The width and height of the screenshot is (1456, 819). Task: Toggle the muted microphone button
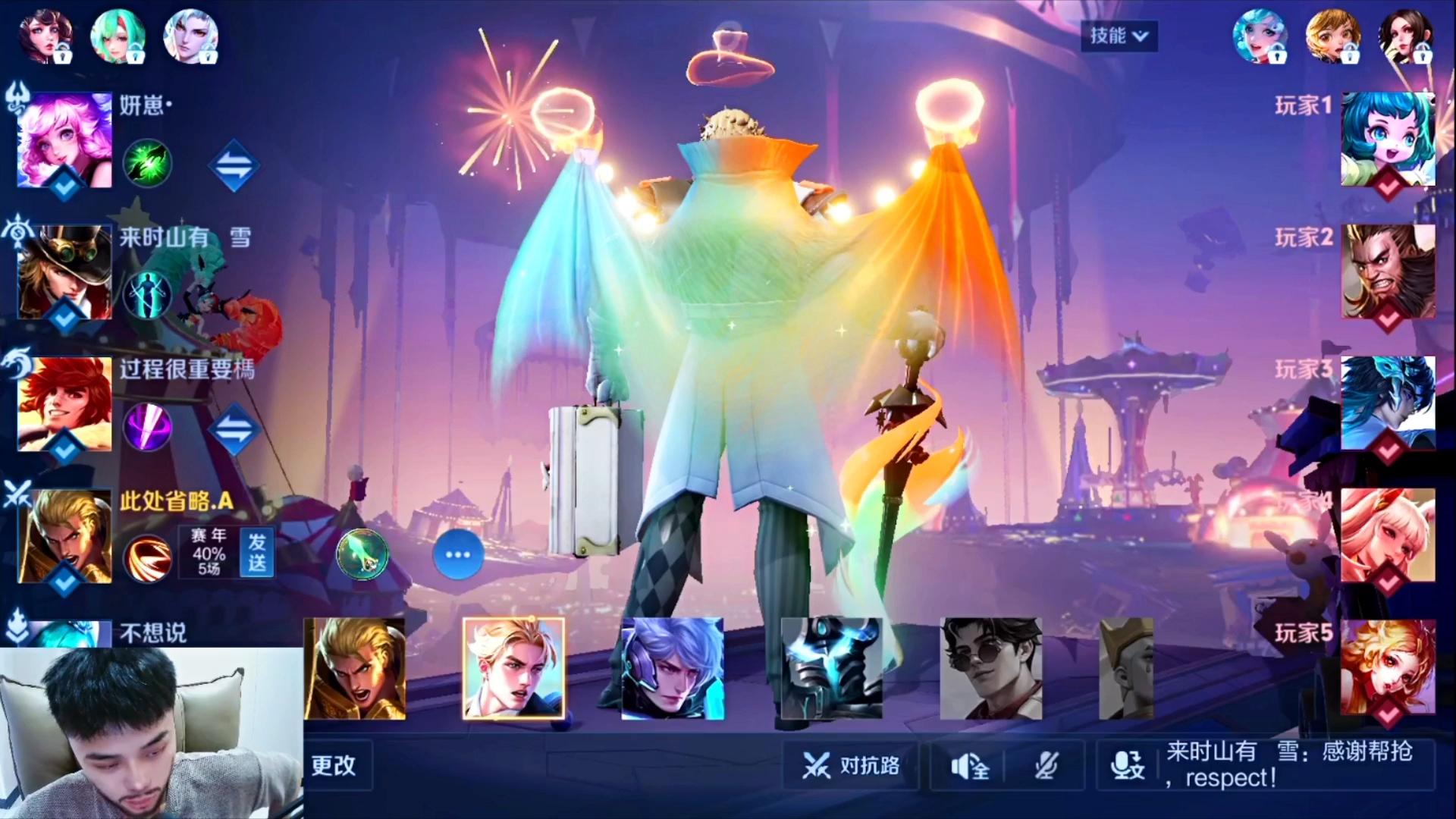[1046, 767]
